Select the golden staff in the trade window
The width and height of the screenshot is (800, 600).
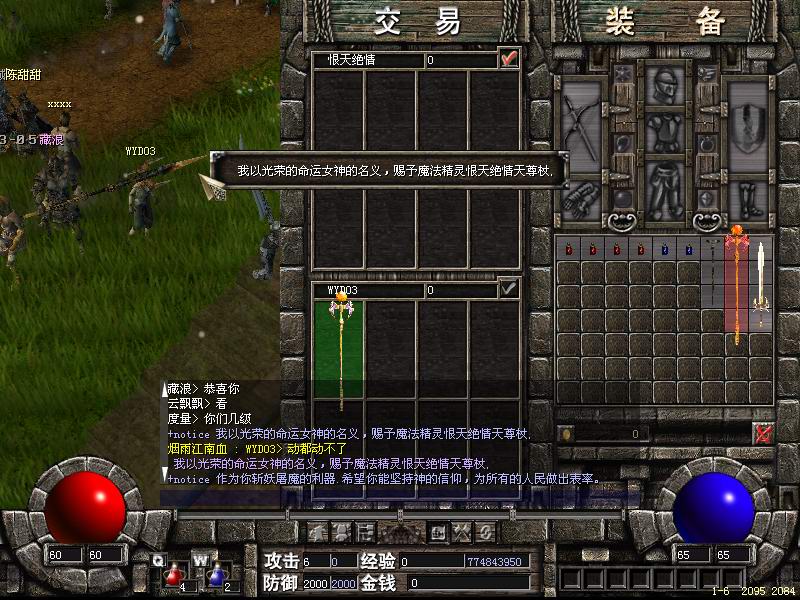(340, 350)
